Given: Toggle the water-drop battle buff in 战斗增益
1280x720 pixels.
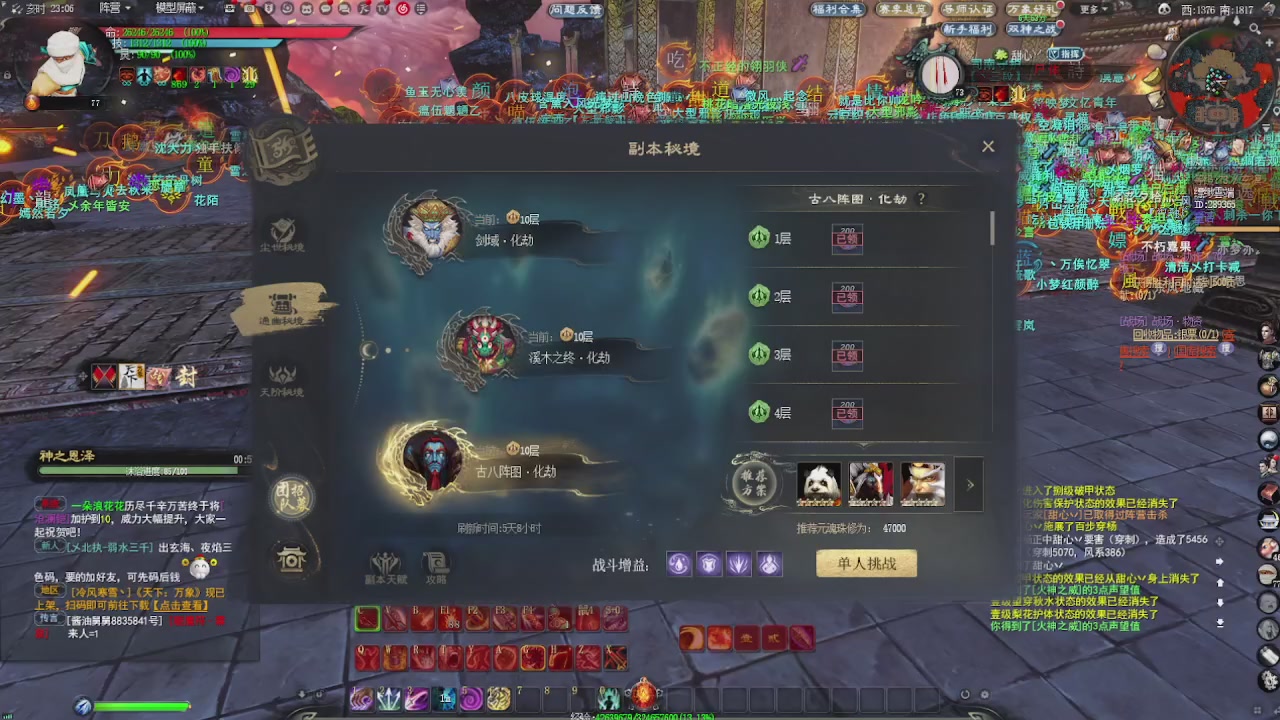Looking at the screenshot, I should click(678, 564).
